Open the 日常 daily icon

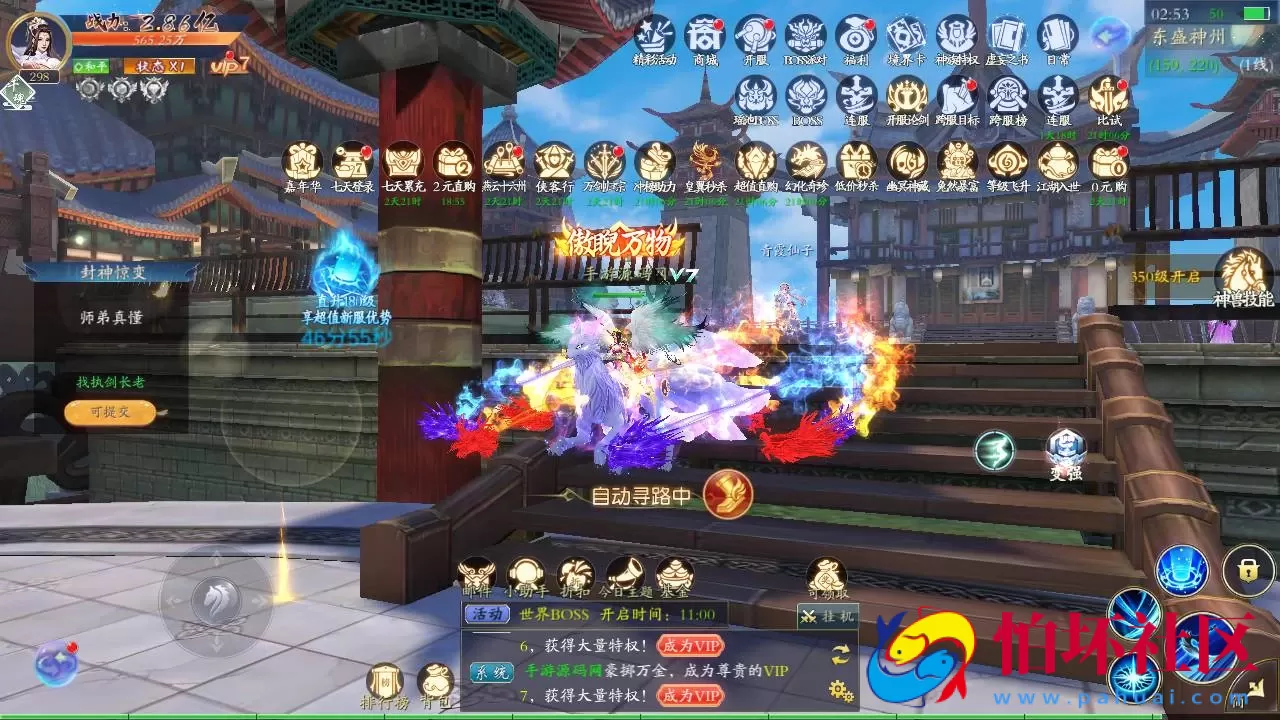pos(1057,36)
